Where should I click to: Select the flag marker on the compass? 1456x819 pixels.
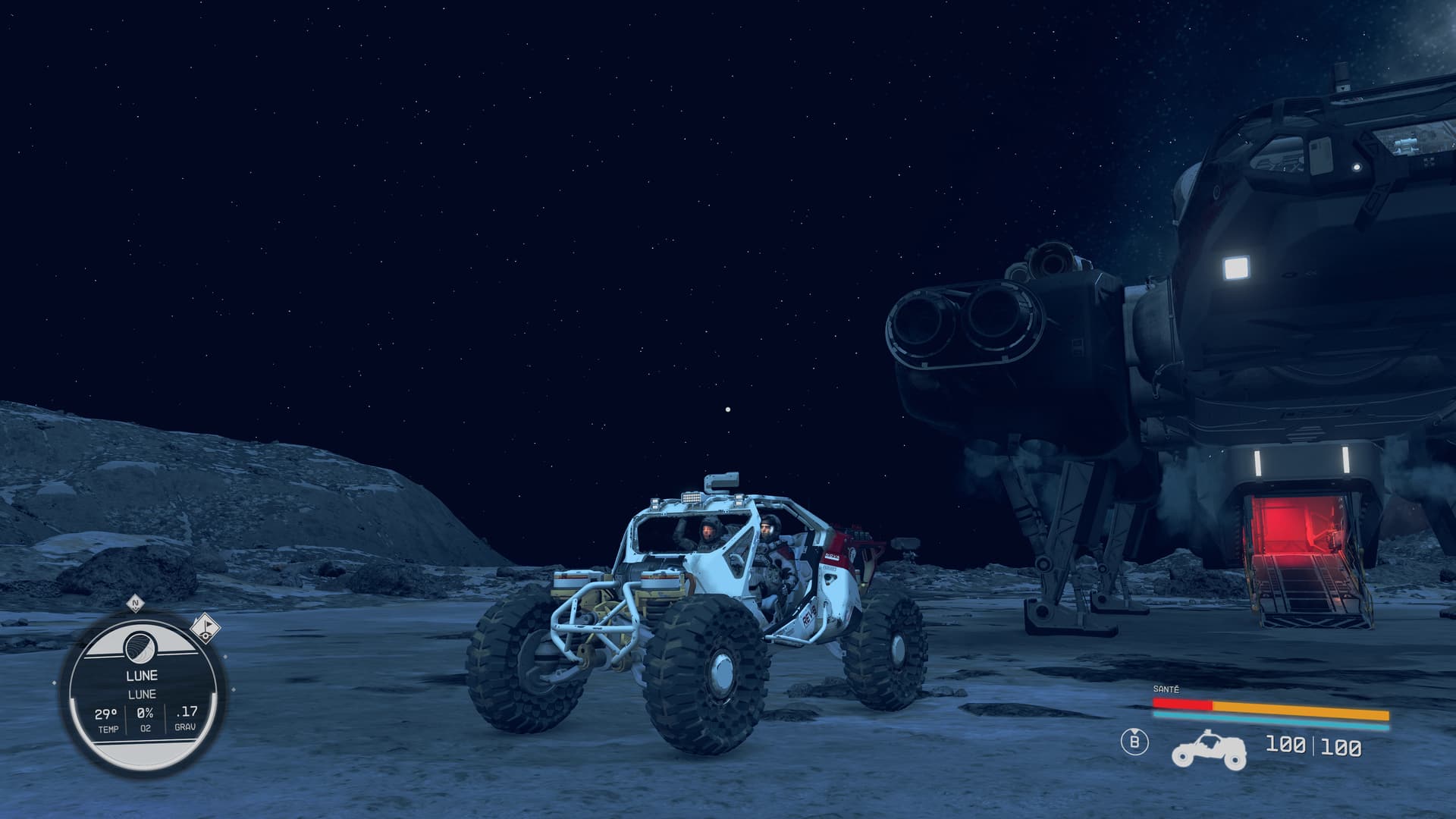[204, 628]
